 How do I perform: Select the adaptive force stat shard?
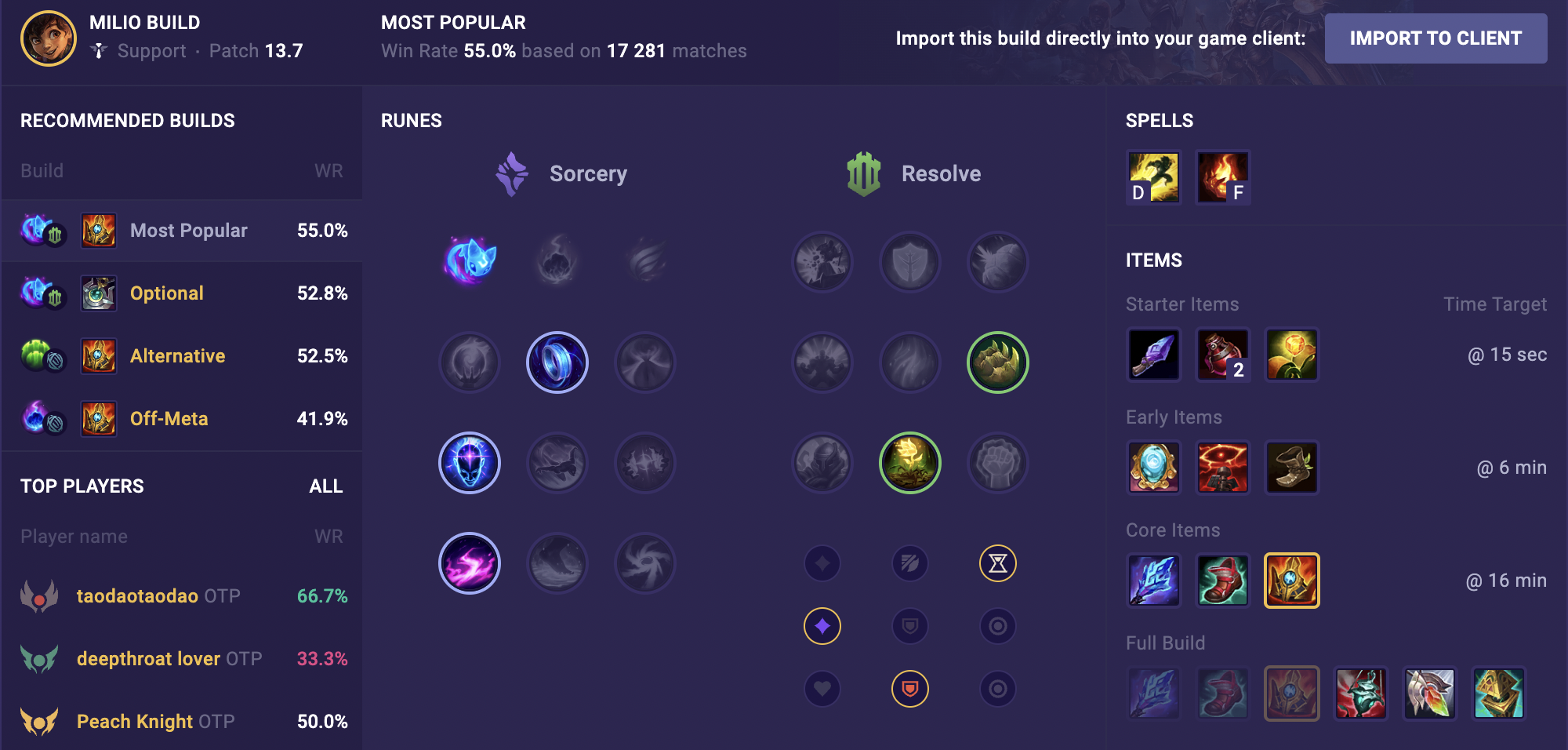pyautogui.click(x=822, y=626)
